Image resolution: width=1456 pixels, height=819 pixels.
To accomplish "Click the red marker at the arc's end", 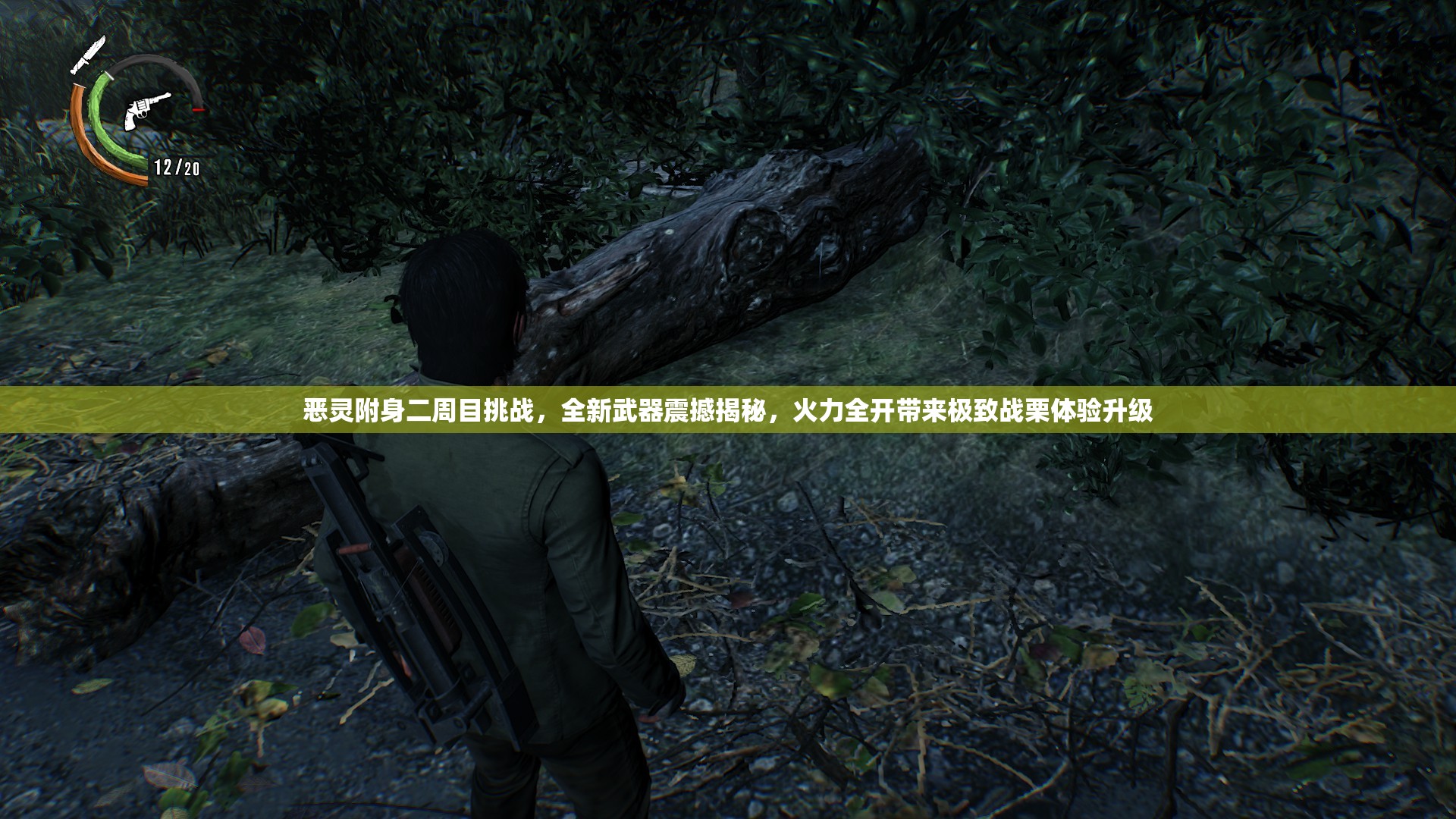I will click(x=199, y=110).
